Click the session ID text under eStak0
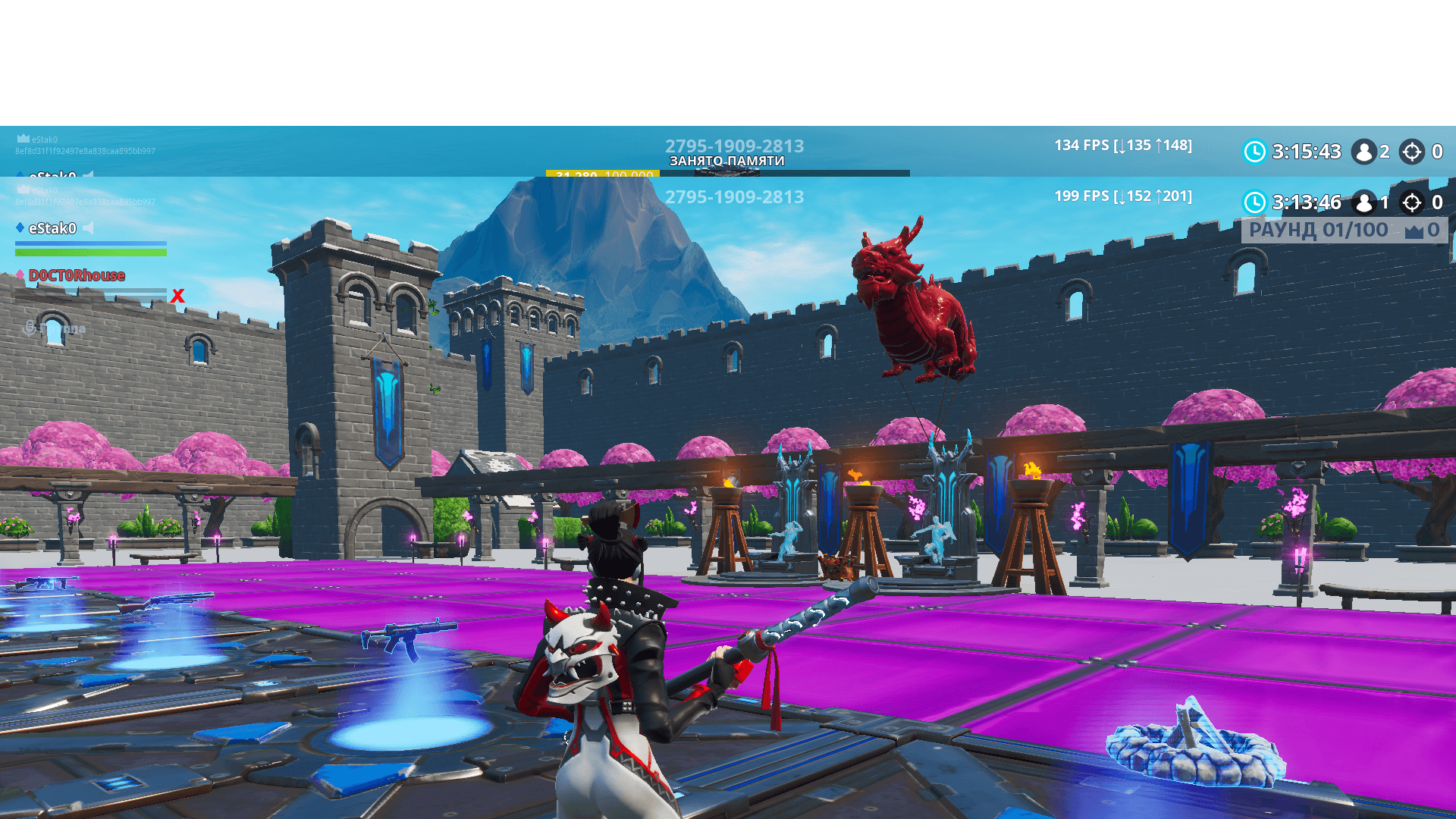 click(84, 150)
